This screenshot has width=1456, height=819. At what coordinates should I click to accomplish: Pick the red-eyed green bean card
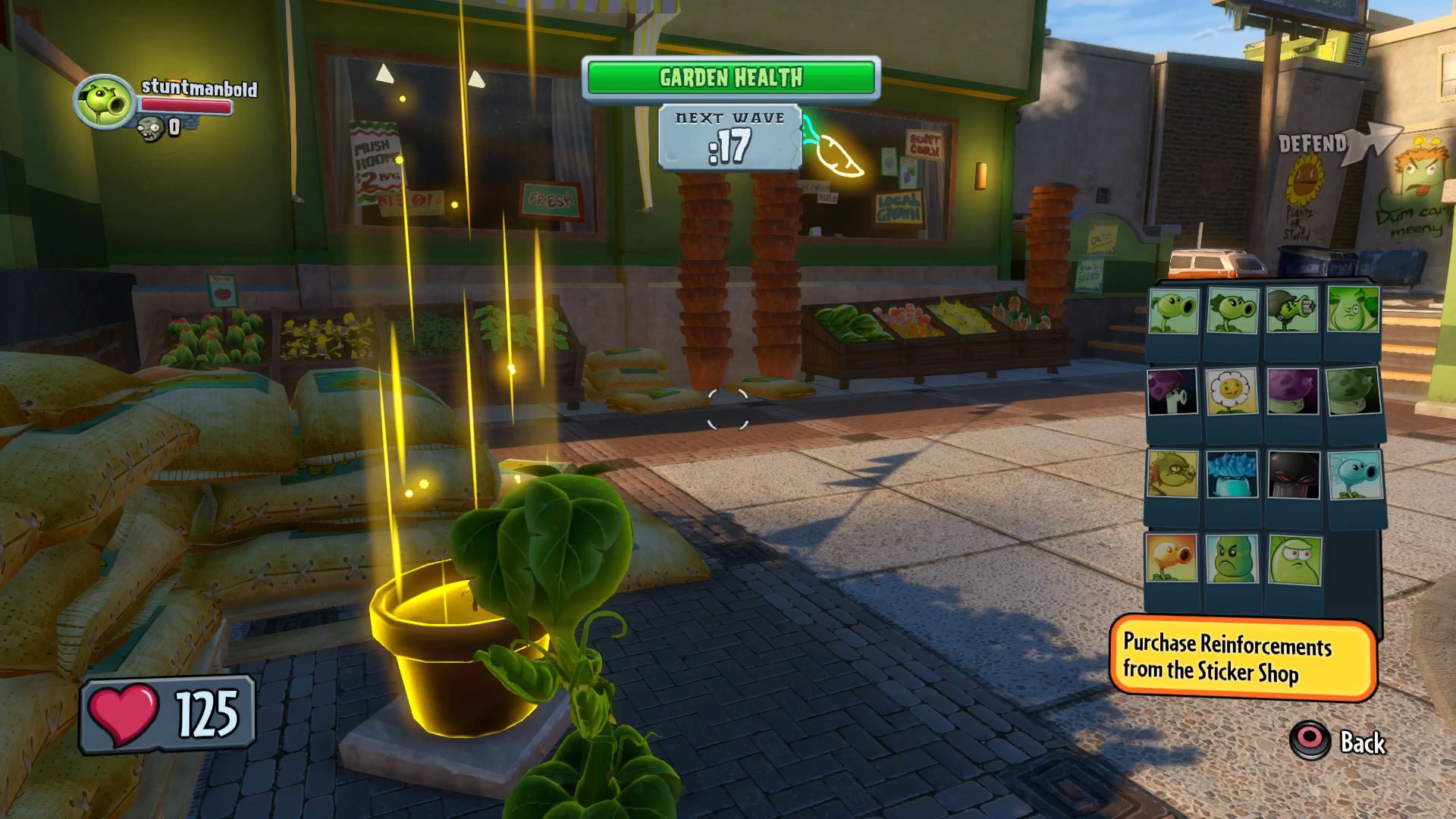1294,560
